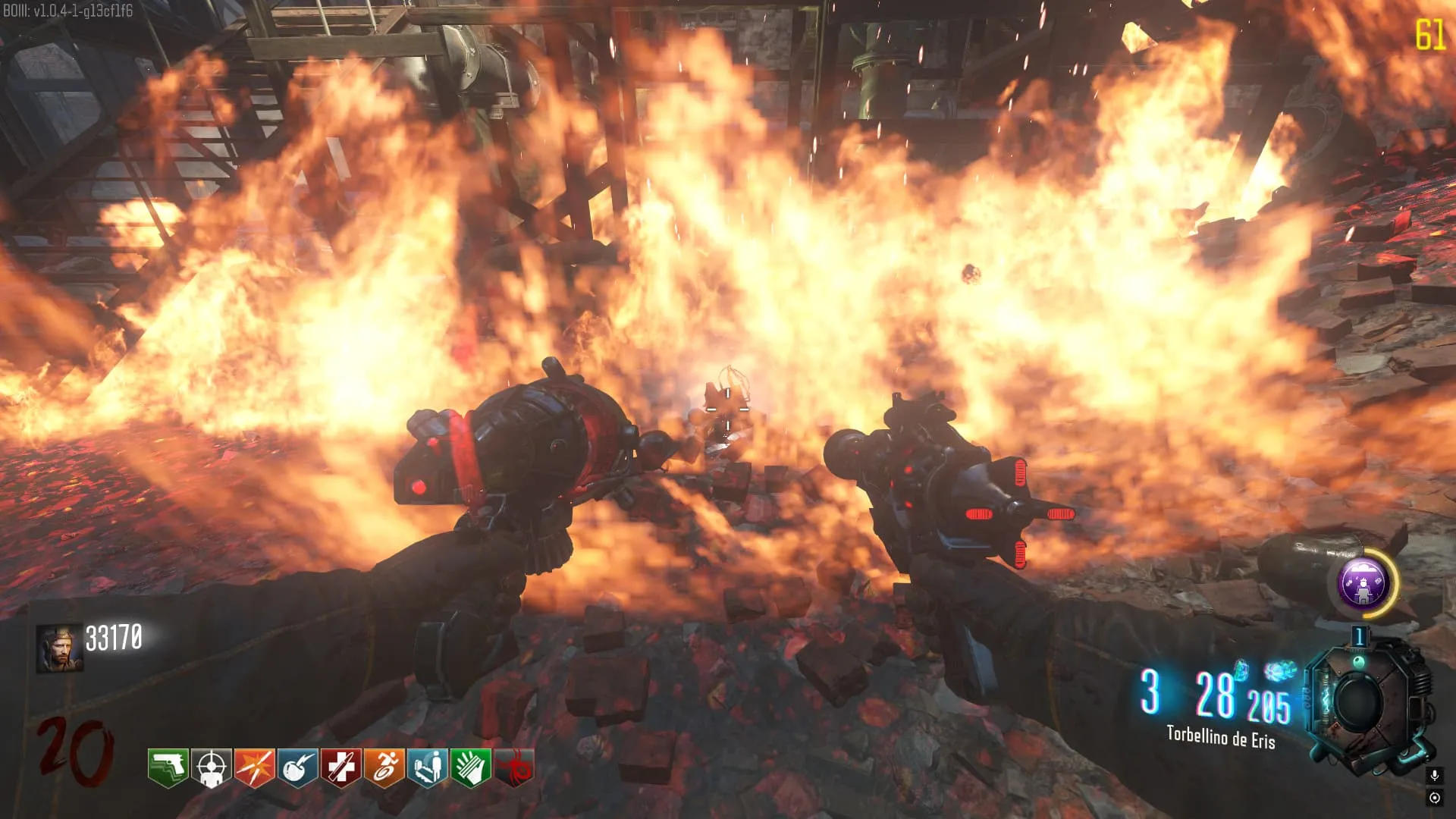Select the Deadshot crosshair perk icon
The image size is (1456, 819).
coord(212,767)
